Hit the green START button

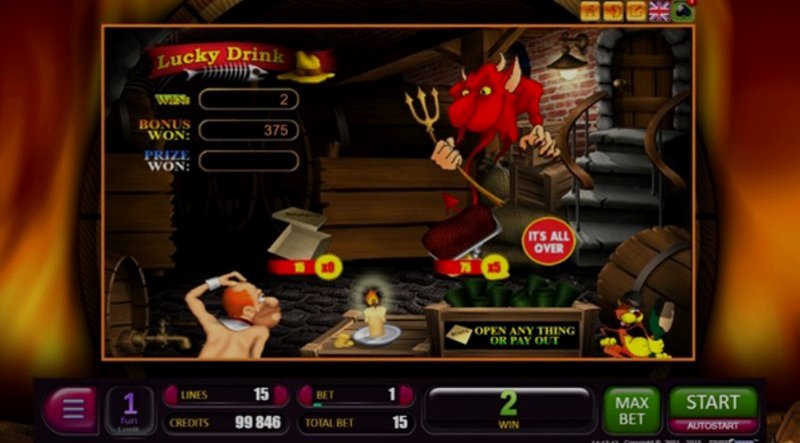coord(712,402)
